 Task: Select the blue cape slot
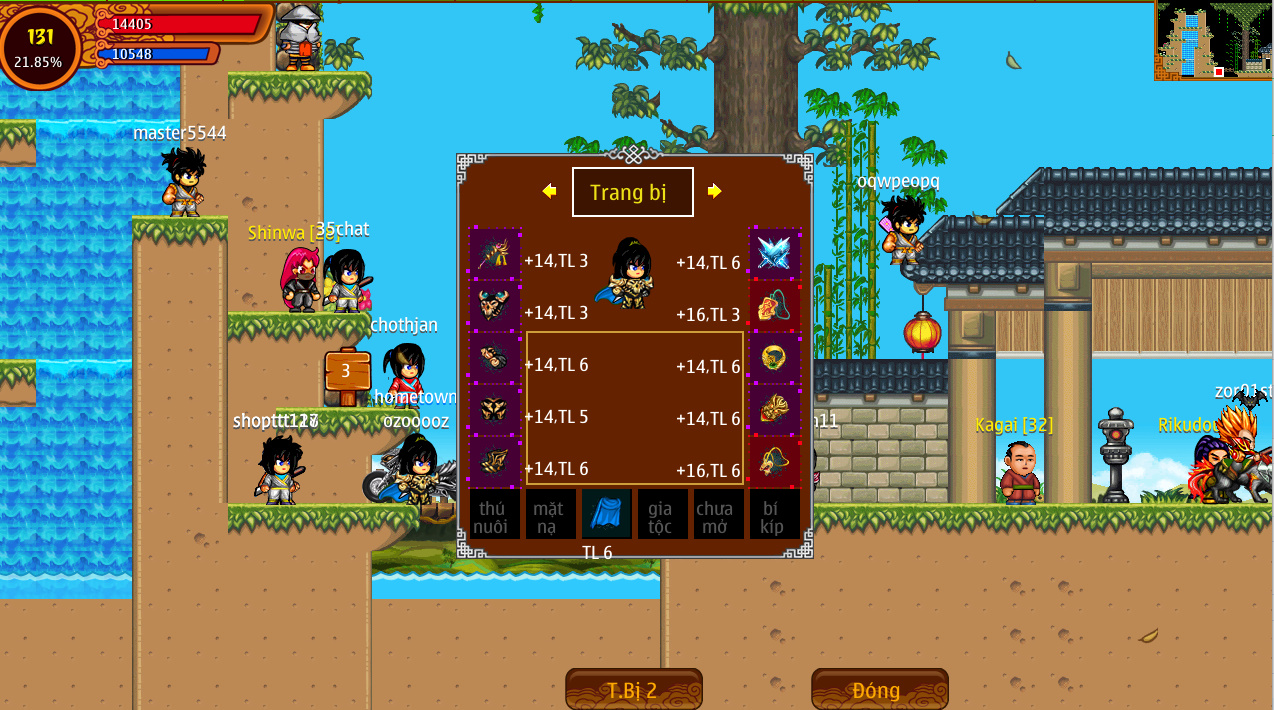[607, 514]
